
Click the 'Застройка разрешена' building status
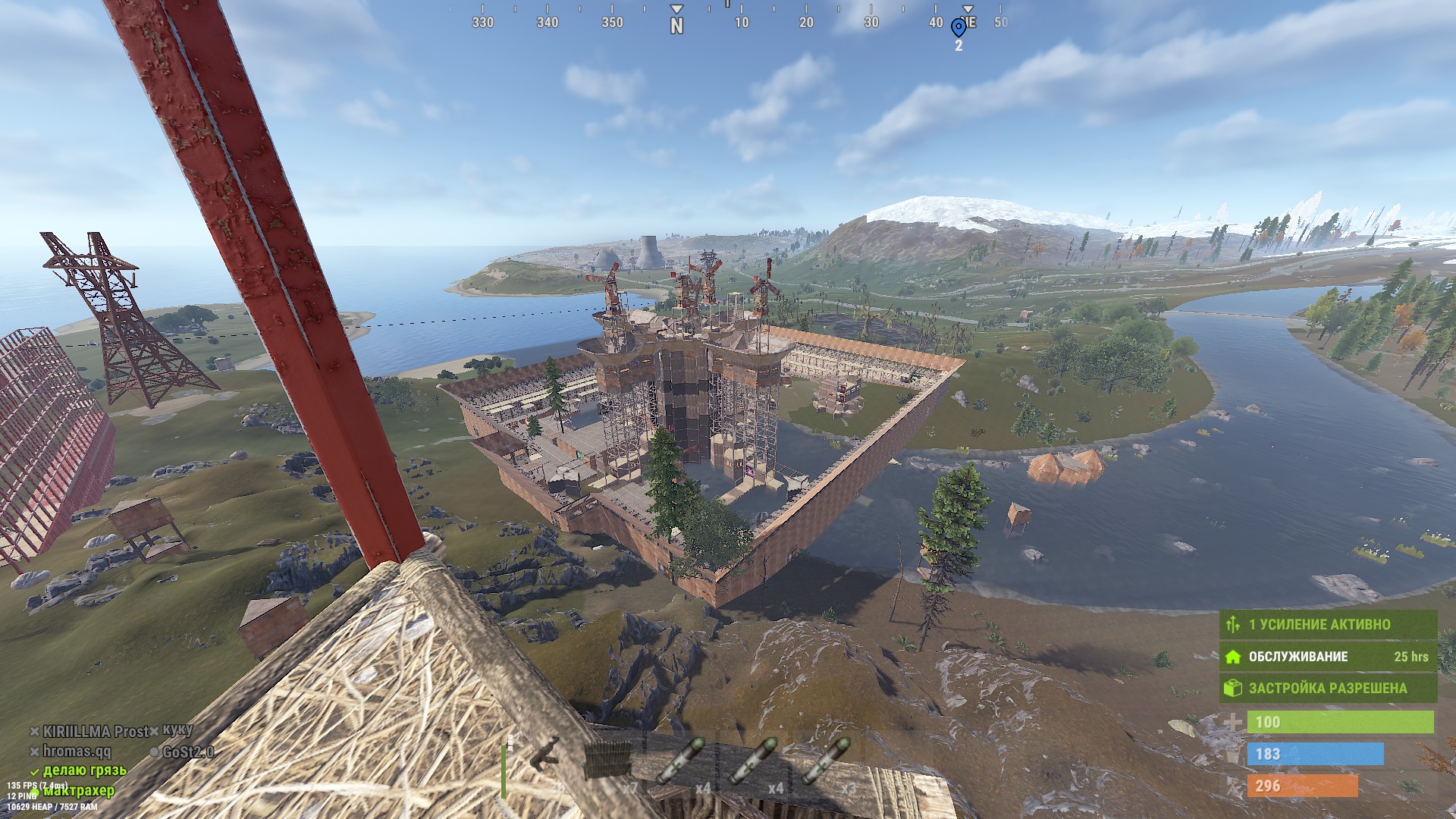1328,689
